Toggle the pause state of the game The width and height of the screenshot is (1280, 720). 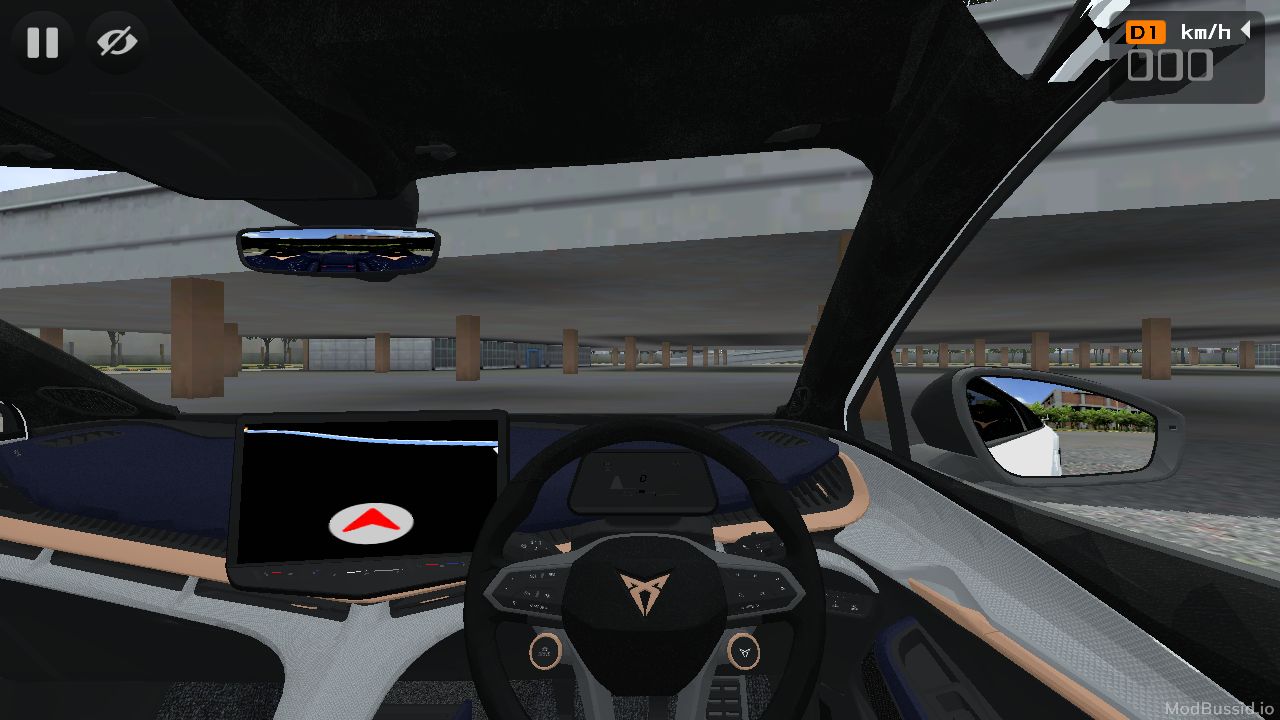[x=42, y=42]
